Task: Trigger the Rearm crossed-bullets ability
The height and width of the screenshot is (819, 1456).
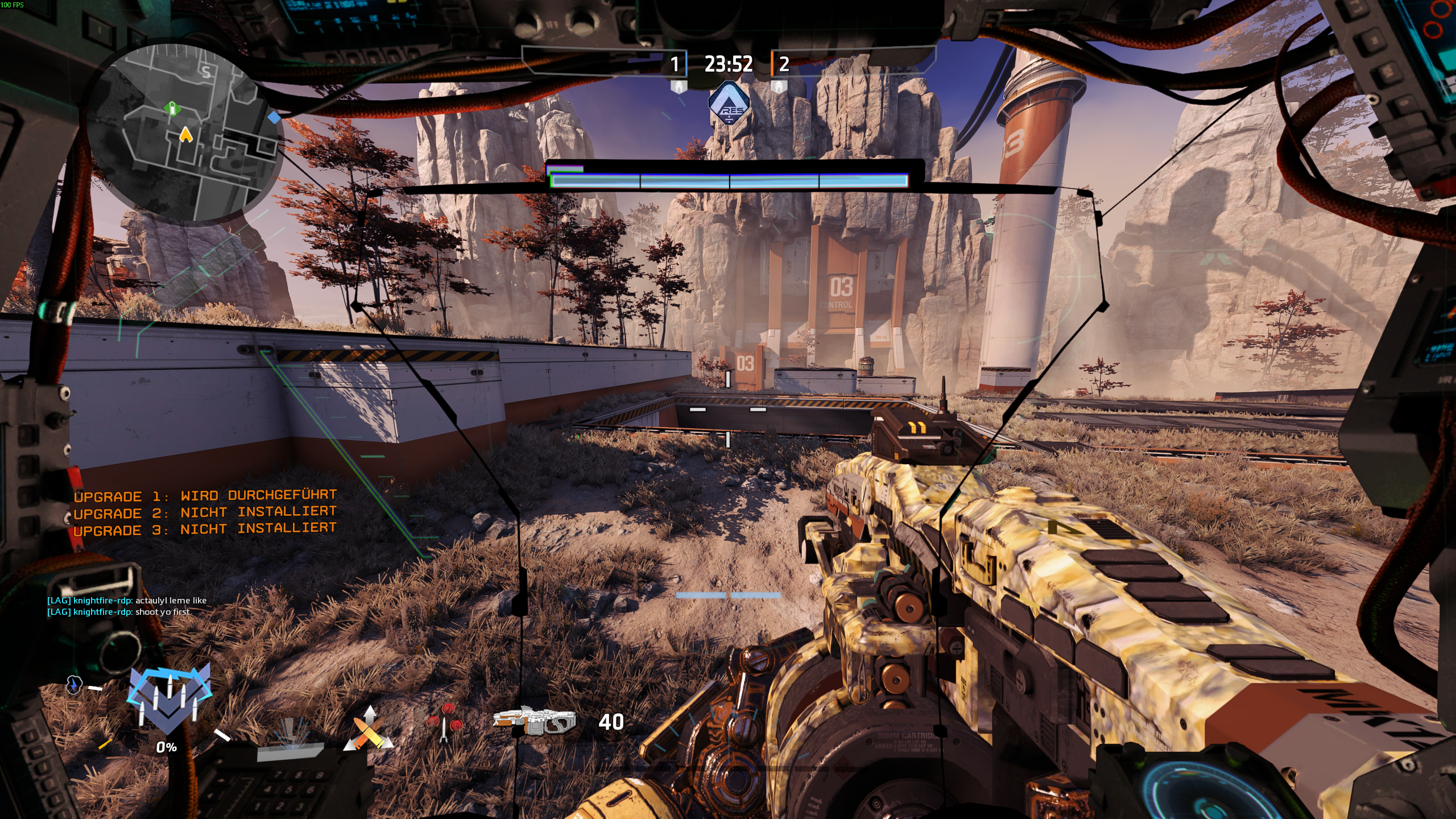Action: (x=369, y=729)
